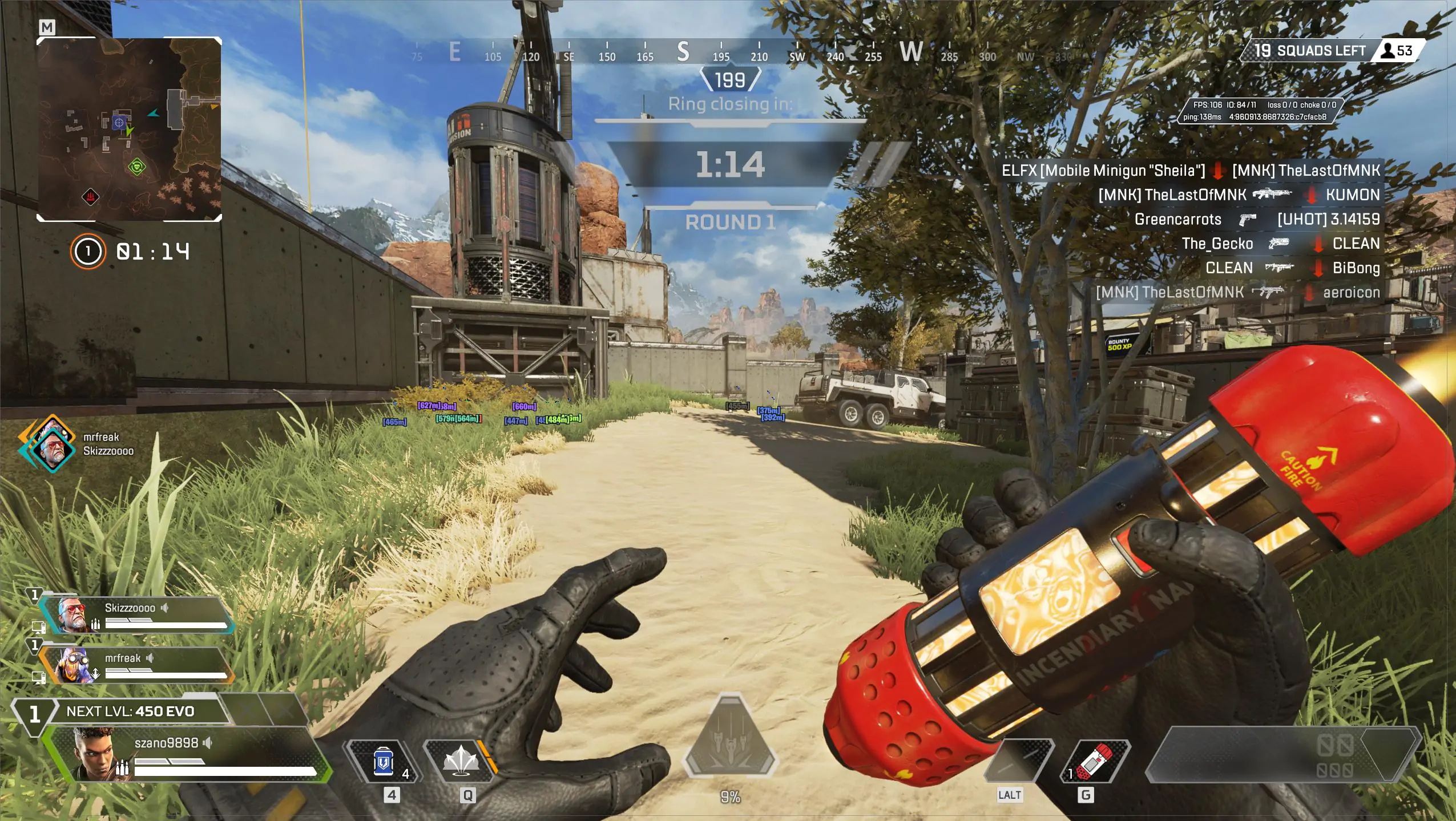Open the minimap in the corner

tap(129, 129)
